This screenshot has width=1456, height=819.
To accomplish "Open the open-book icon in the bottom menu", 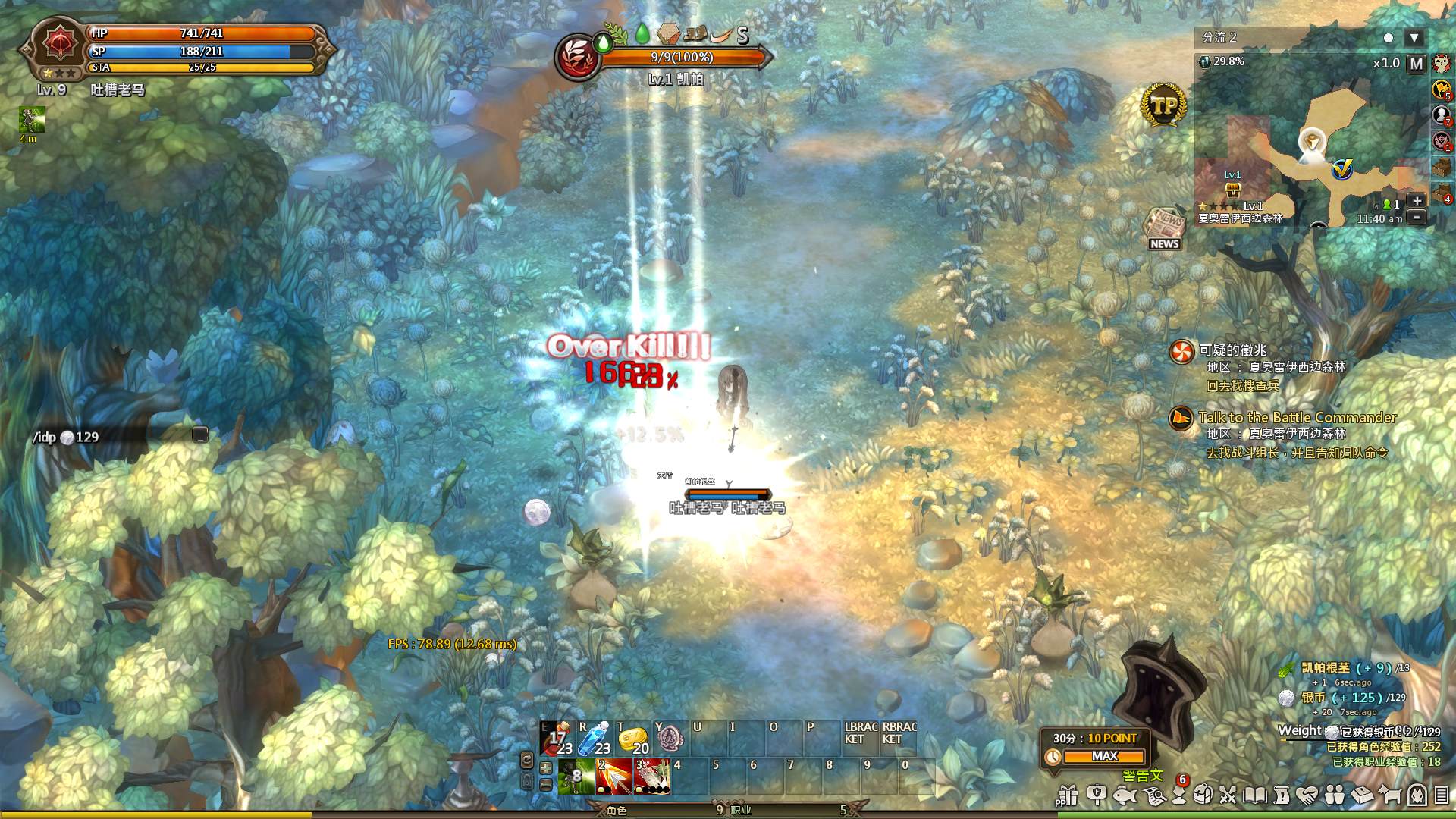I will tap(1255, 795).
